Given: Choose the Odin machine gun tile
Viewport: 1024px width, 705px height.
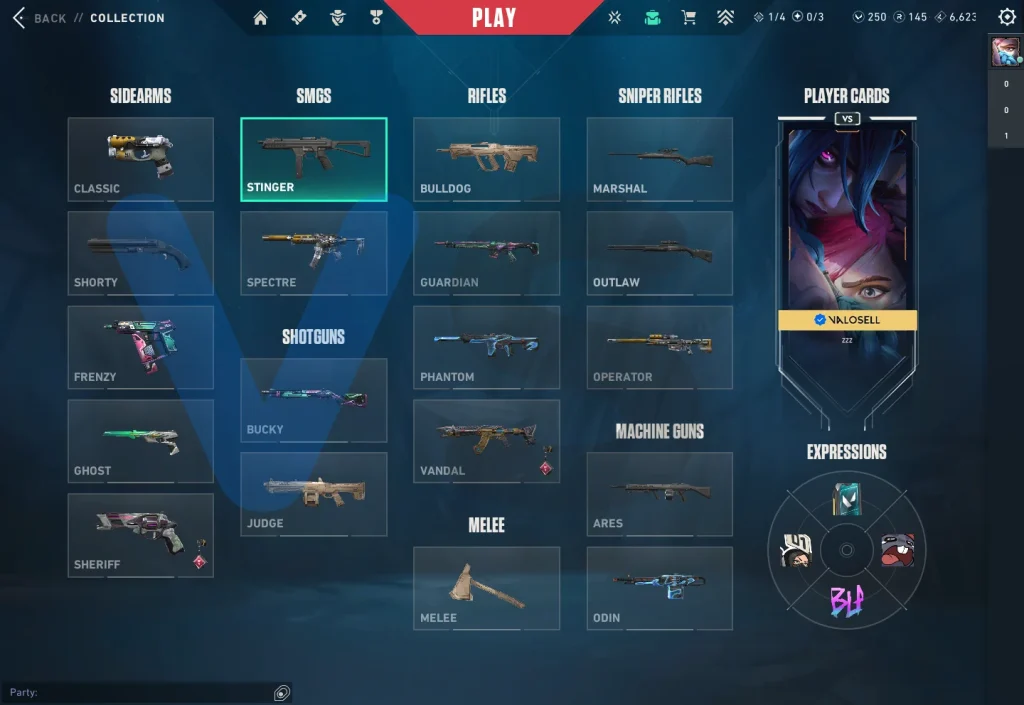Looking at the screenshot, I should pos(659,588).
